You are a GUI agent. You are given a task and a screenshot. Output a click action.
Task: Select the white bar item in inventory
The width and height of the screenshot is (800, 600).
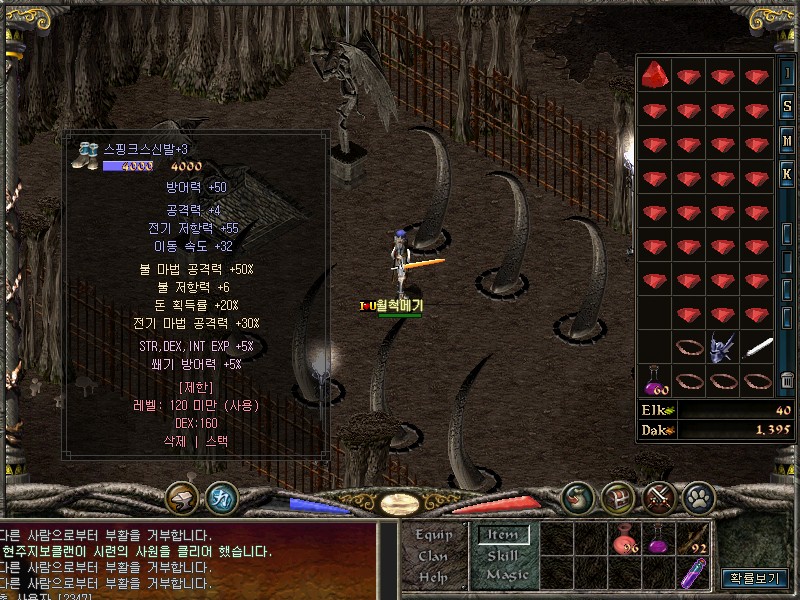coord(757,347)
